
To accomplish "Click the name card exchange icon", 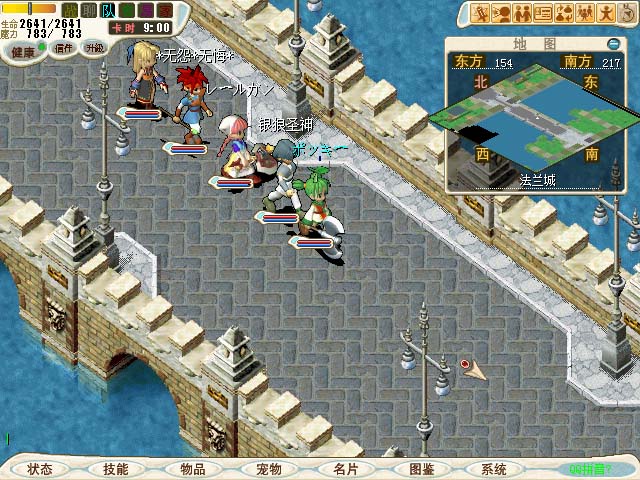I will click(x=543, y=13).
